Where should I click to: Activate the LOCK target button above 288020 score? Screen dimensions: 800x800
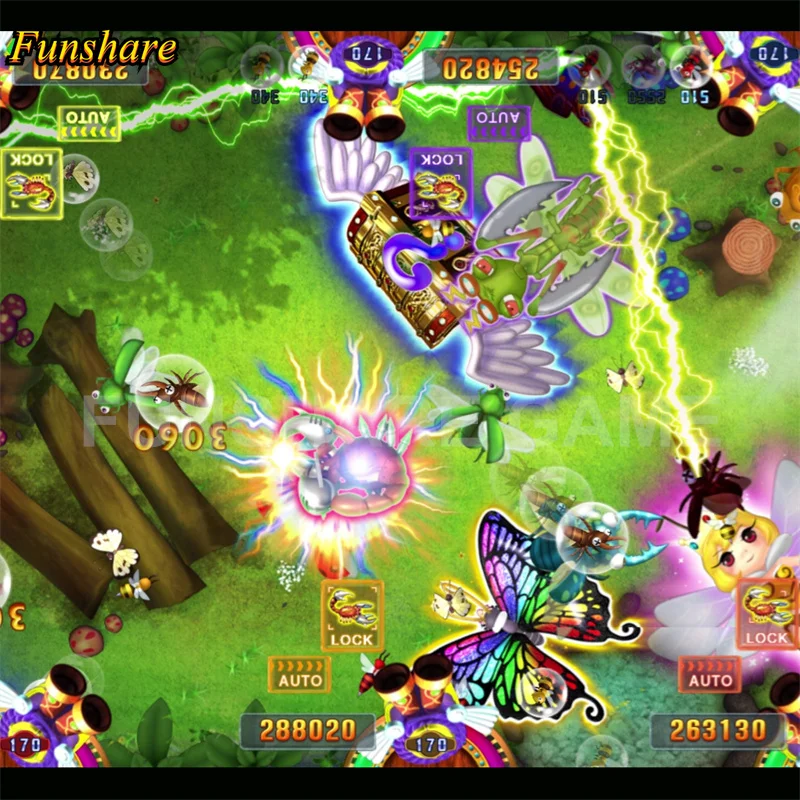pyautogui.click(x=352, y=615)
